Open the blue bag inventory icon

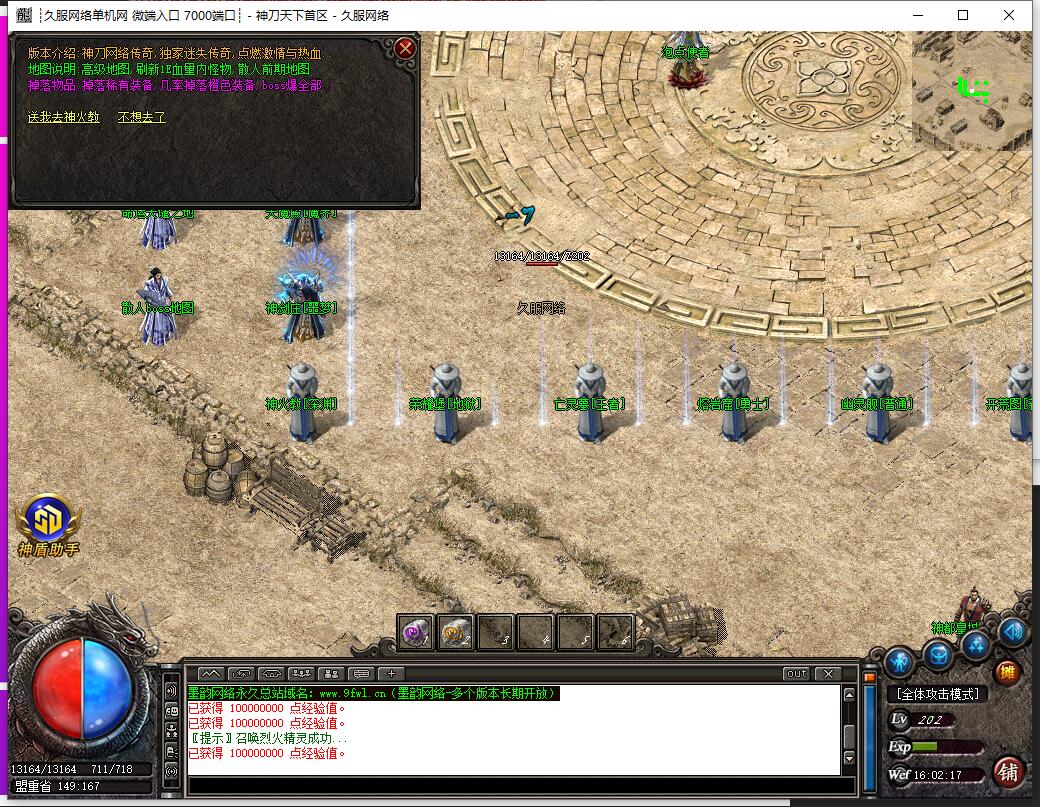pyautogui.click(x=938, y=655)
